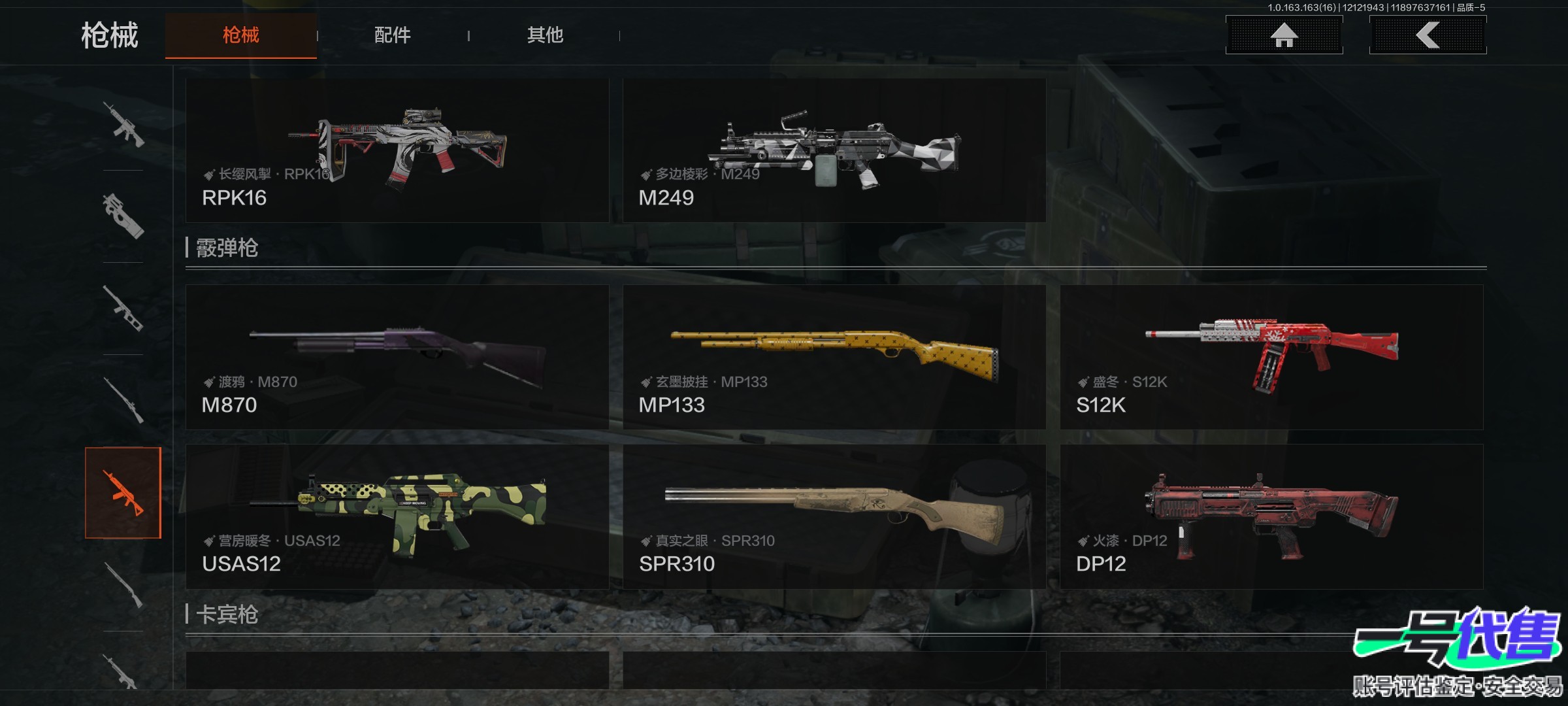The image size is (1568, 706).
Task: Pick the red S12K shotgun card
Action: [x=1271, y=357]
